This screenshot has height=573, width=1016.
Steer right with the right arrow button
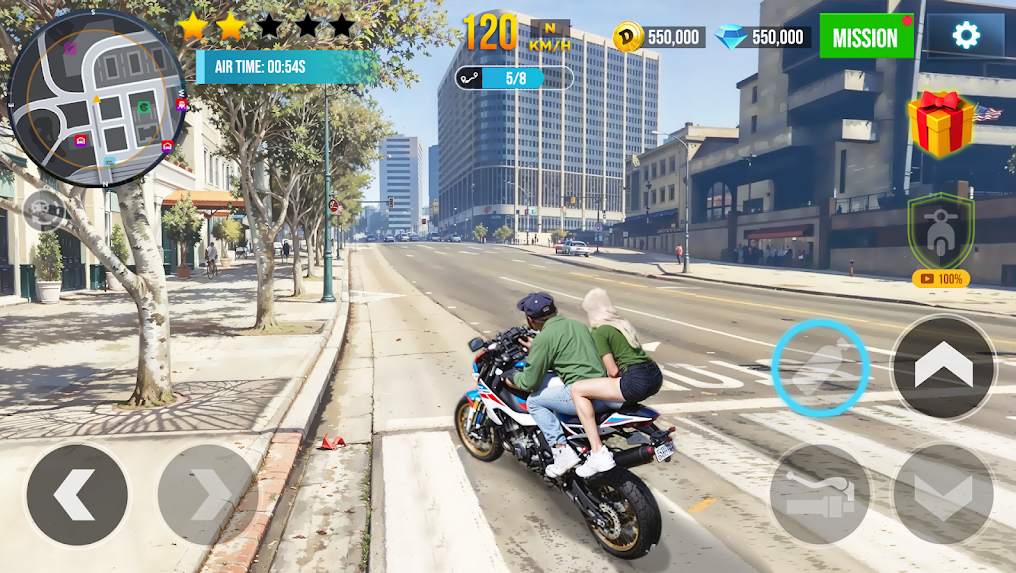click(207, 494)
